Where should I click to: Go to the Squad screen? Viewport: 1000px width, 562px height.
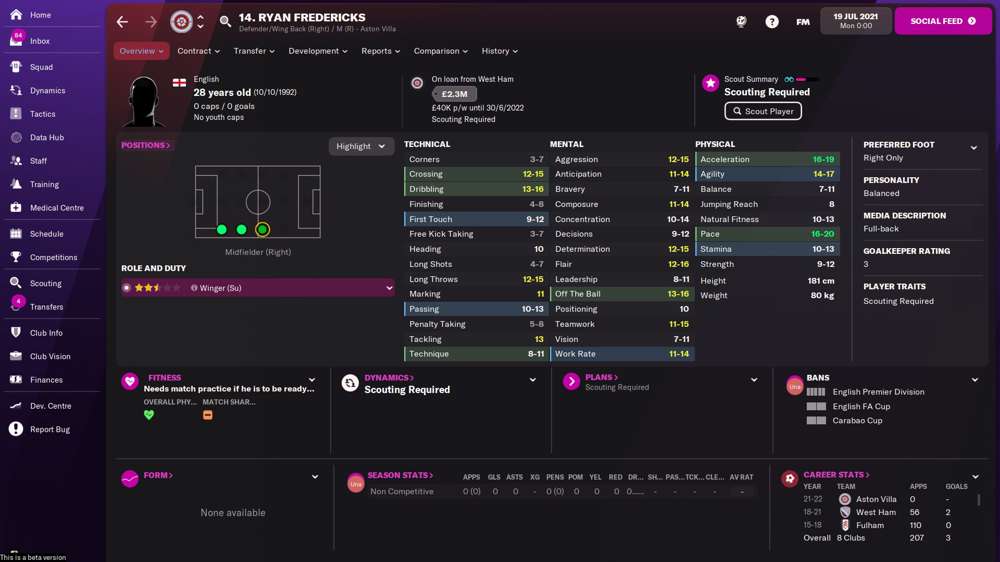point(41,67)
